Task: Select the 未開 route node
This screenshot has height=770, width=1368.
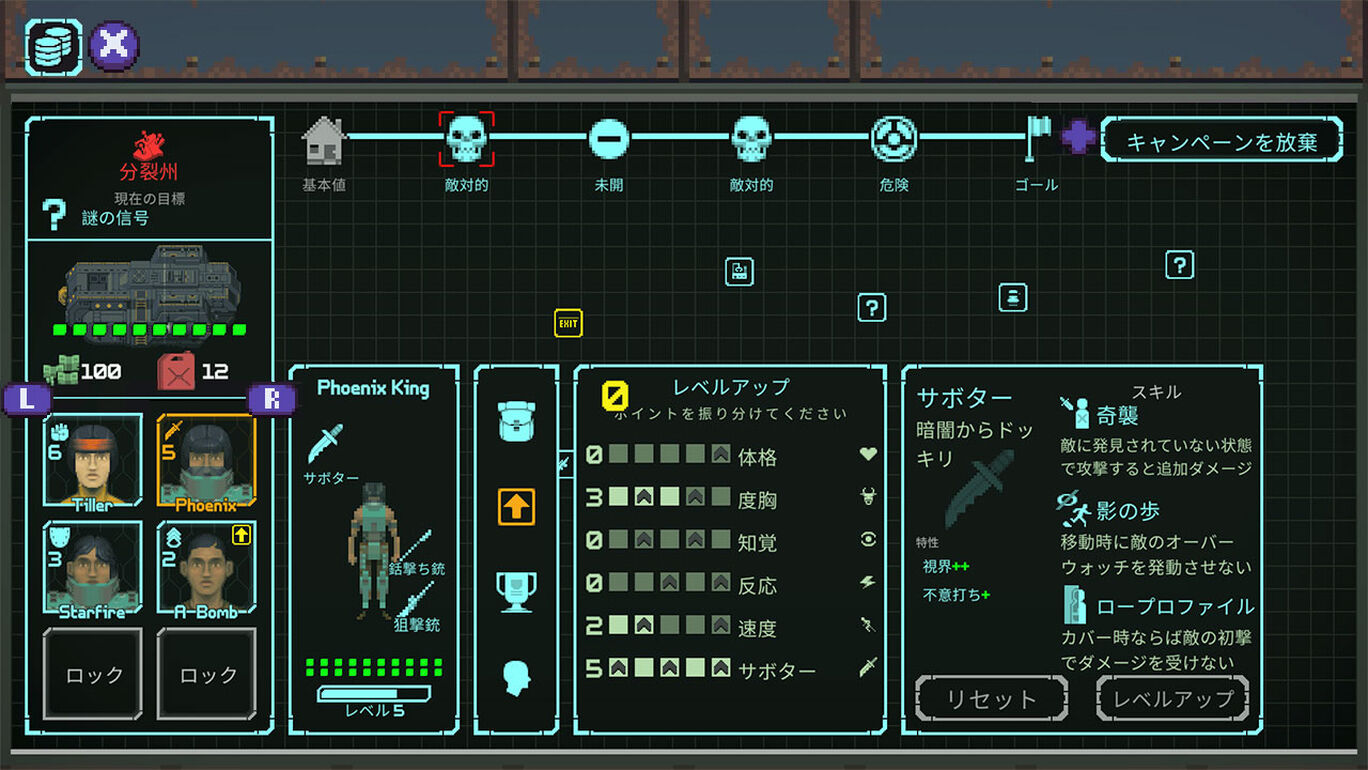Action: click(608, 139)
